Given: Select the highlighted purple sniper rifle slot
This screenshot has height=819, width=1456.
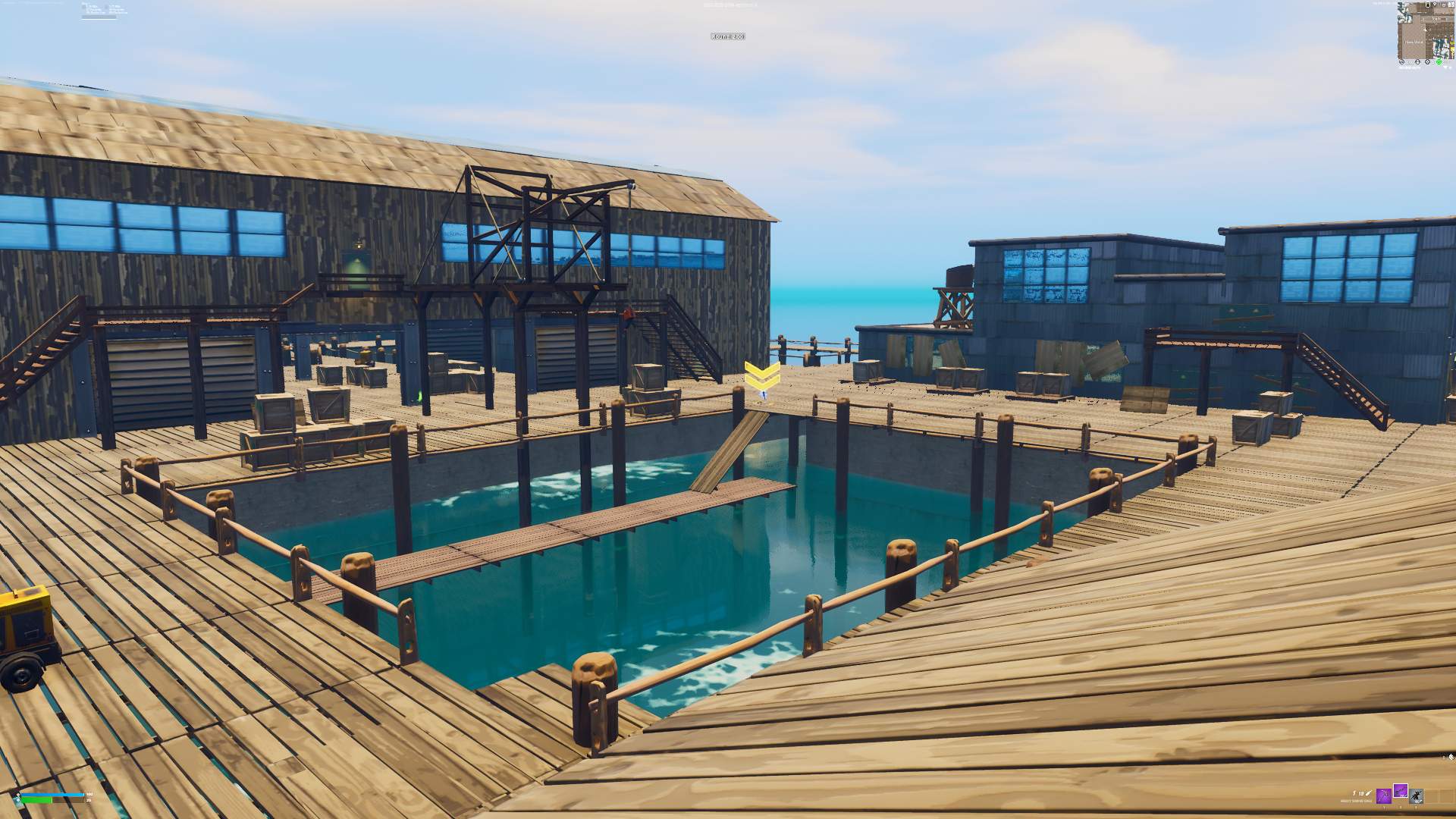Looking at the screenshot, I should pos(1400,792).
